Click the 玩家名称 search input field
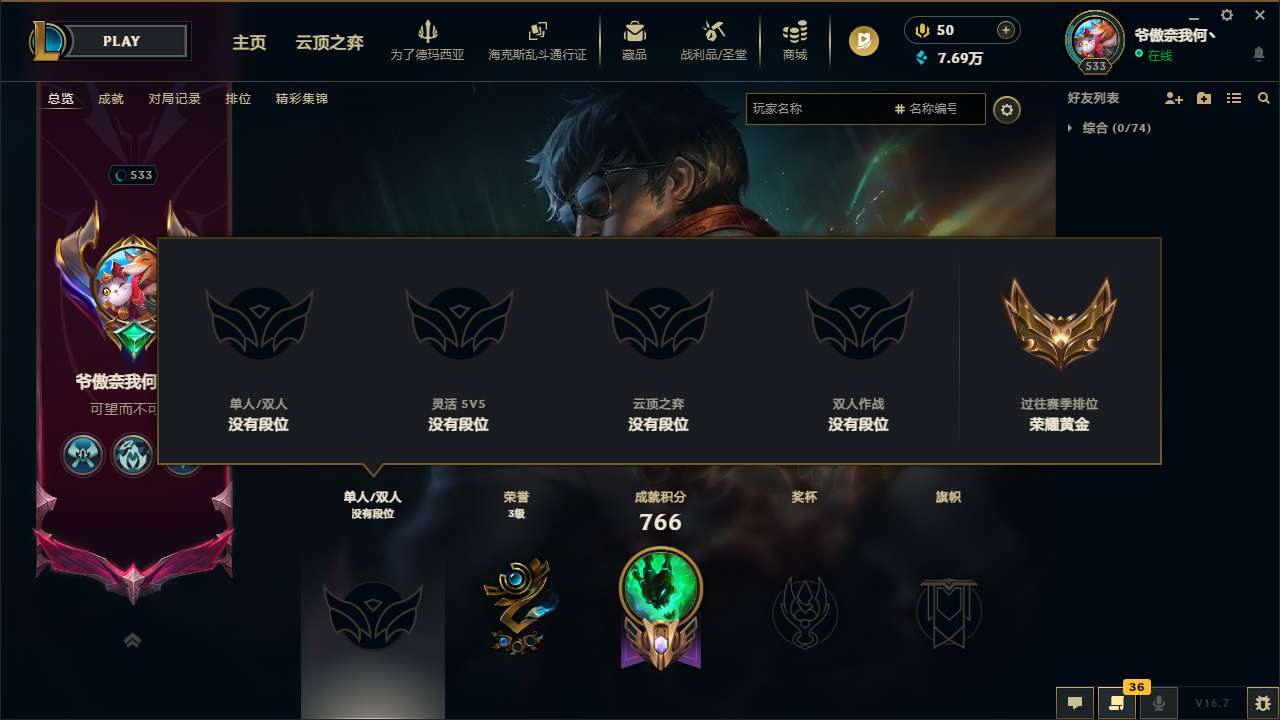 point(820,110)
